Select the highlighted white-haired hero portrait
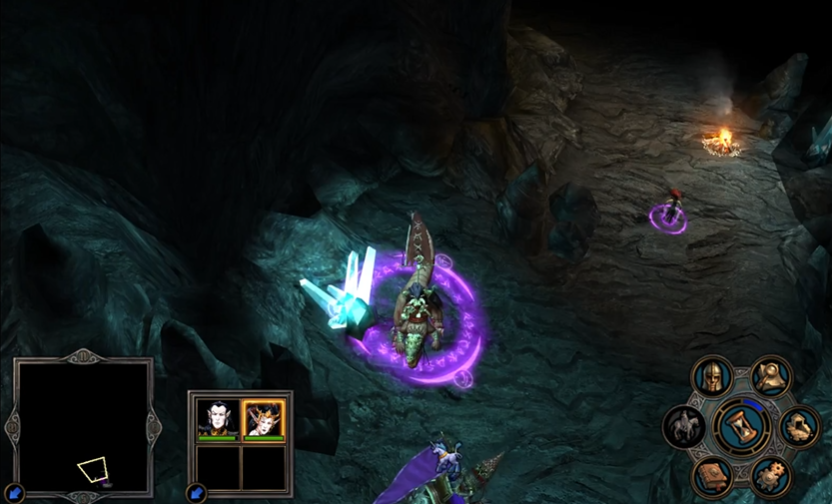Screen dimensions: 832x504 tap(264, 418)
